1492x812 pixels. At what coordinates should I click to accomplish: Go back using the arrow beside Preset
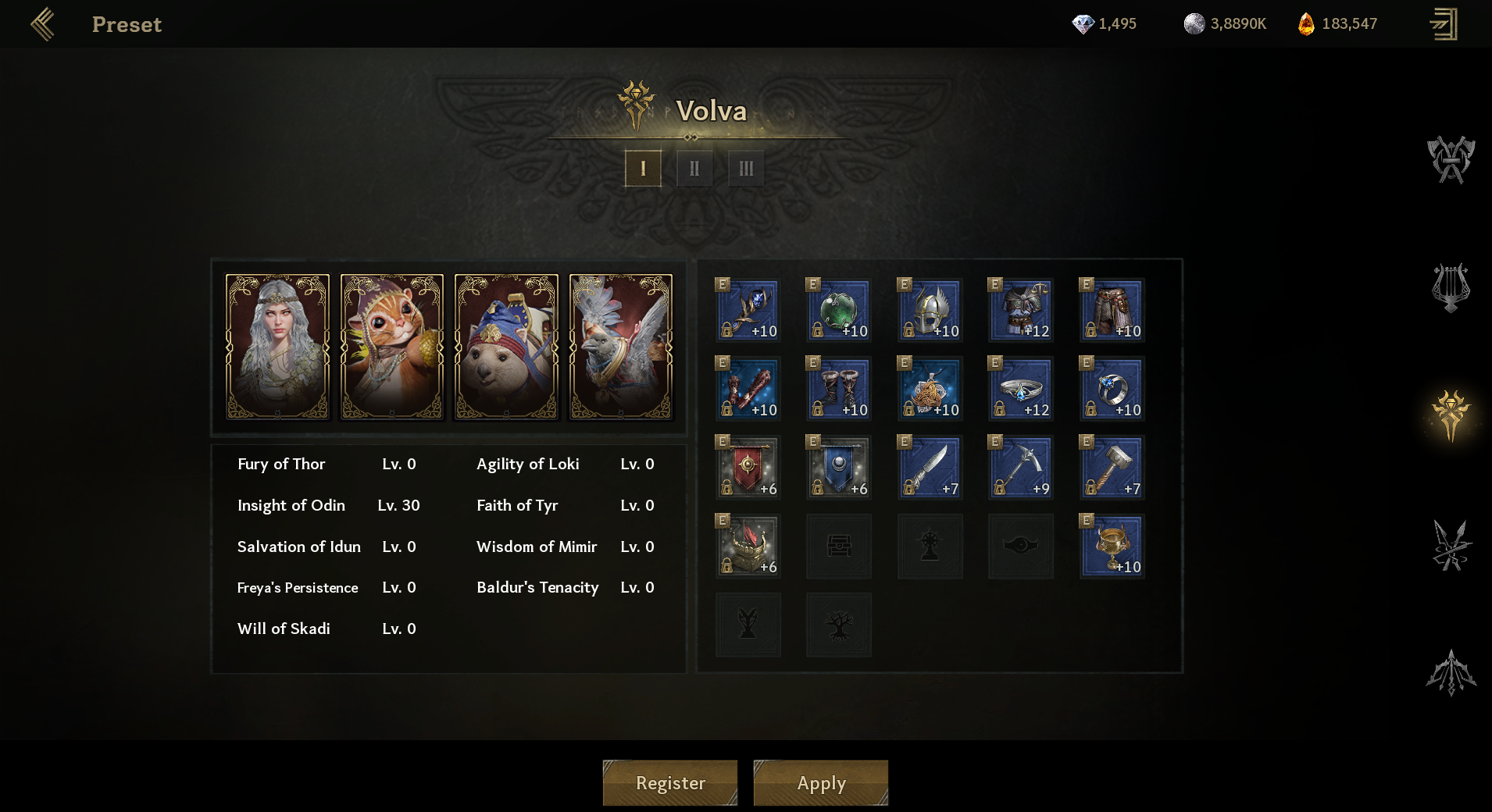[x=43, y=24]
